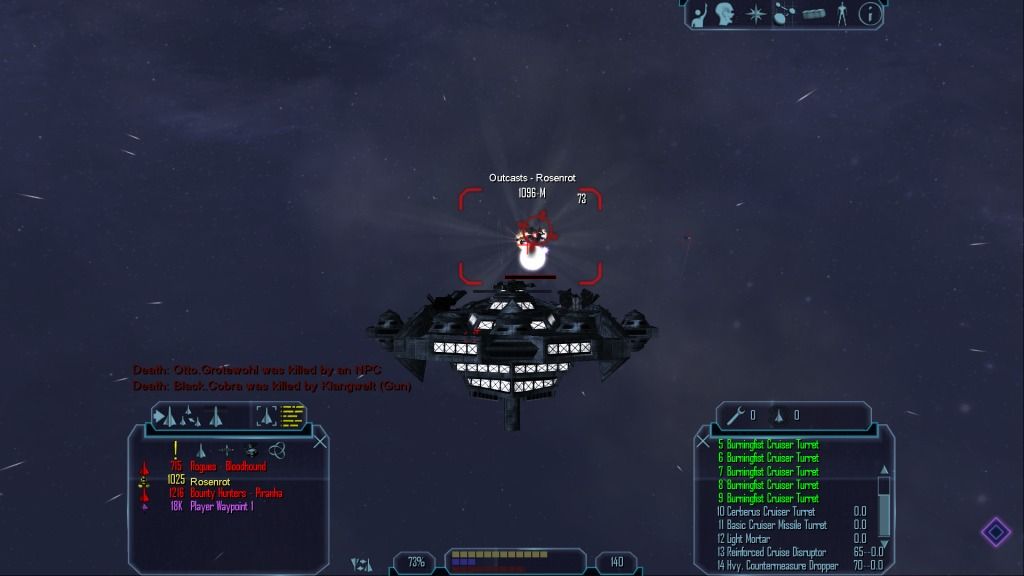Select Rogues - Bloodhound in contact list
This screenshot has width=1024, height=576.
[230, 467]
